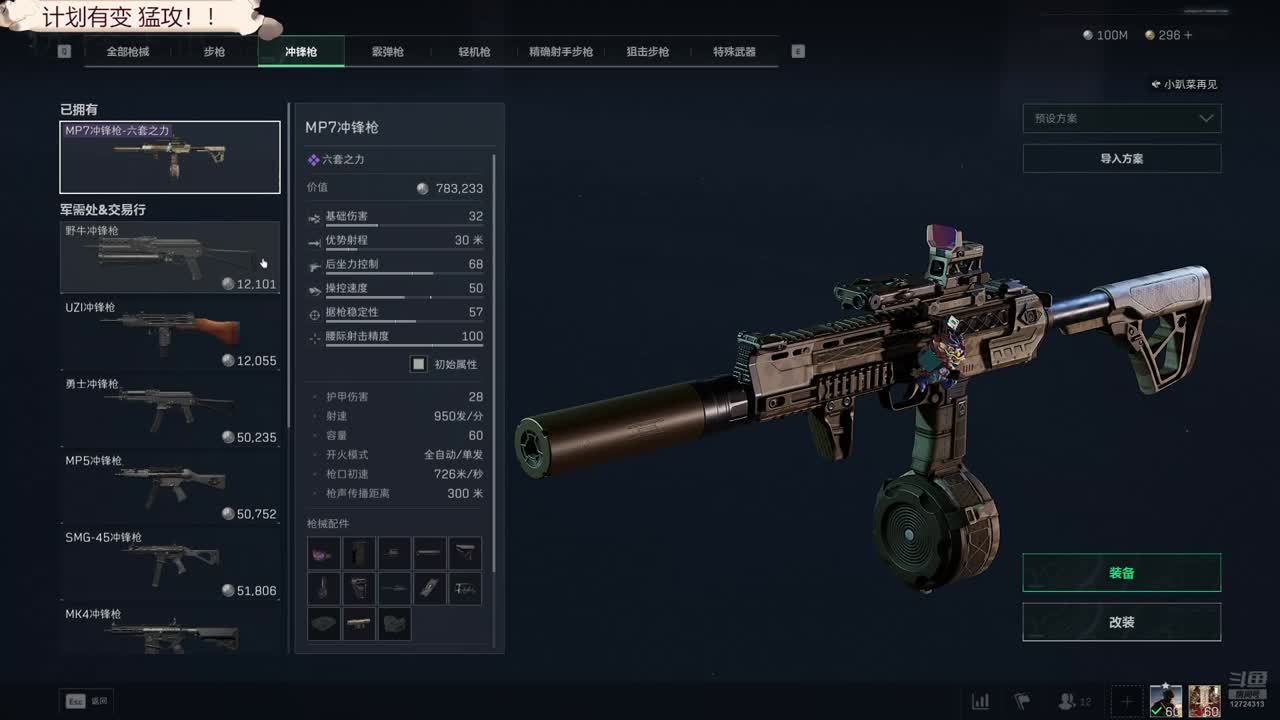
Task: Open the 预设方案 dropdown
Action: click(1121, 118)
